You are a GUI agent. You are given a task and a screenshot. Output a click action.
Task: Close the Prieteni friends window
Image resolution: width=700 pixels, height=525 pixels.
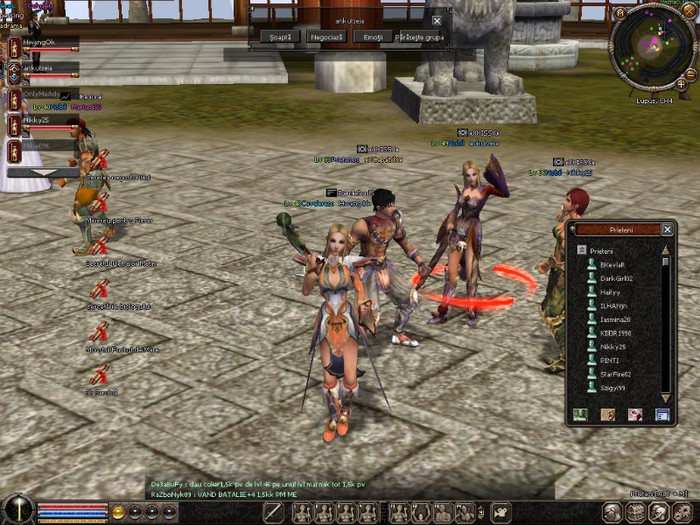point(667,229)
